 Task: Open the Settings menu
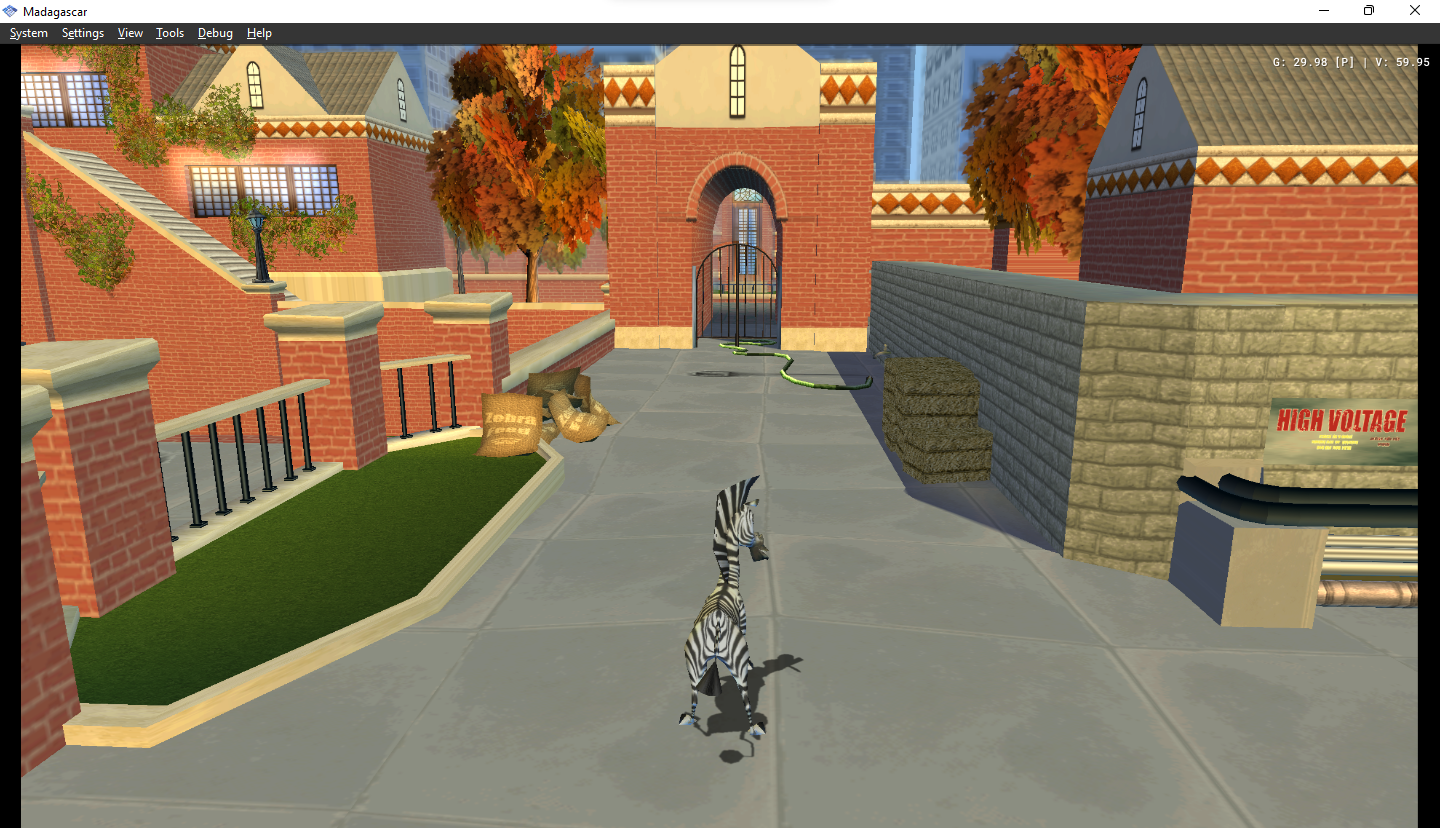(83, 32)
